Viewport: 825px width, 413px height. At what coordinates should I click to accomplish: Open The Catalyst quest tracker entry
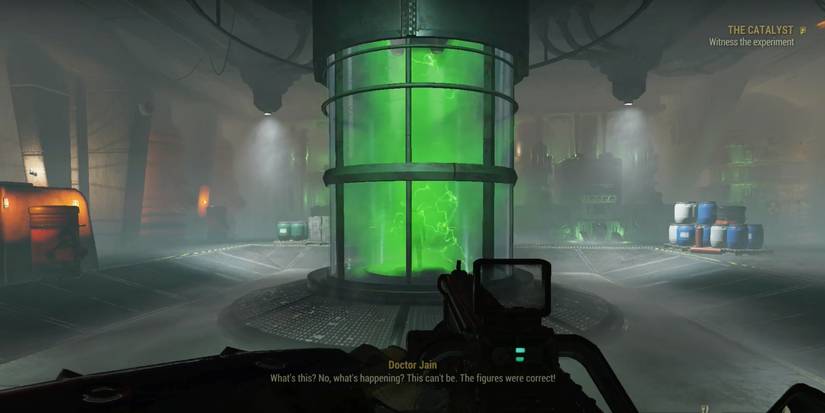tap(762, 30)
